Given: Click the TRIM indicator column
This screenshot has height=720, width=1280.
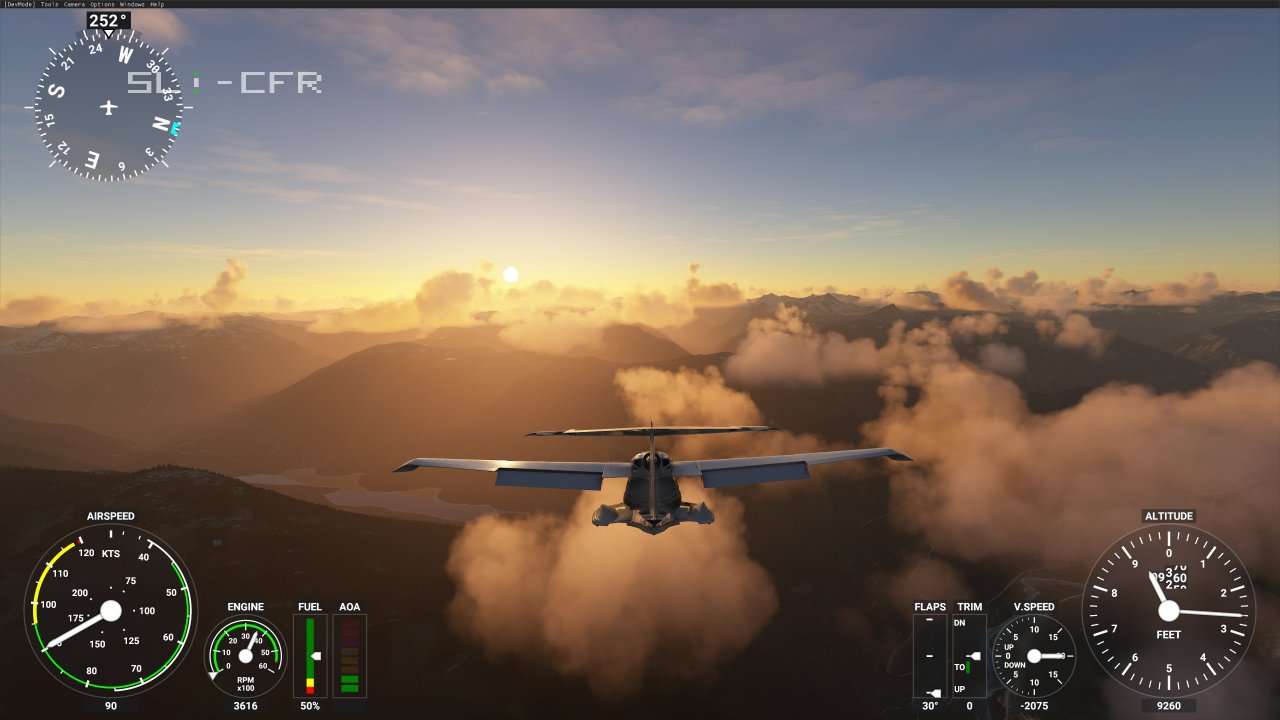Looking at the screenshot, I should coord(967,655).
